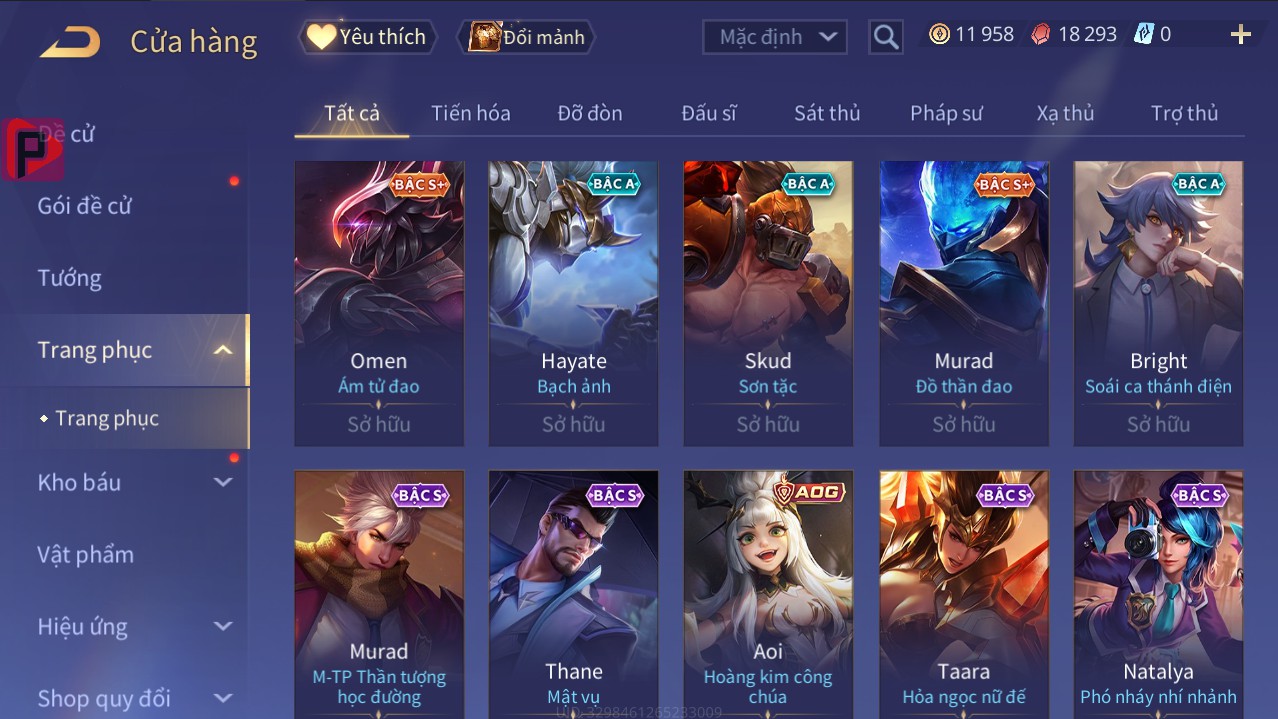Open the Đổi mảnh fragment exchange

[x=527, y=37]
